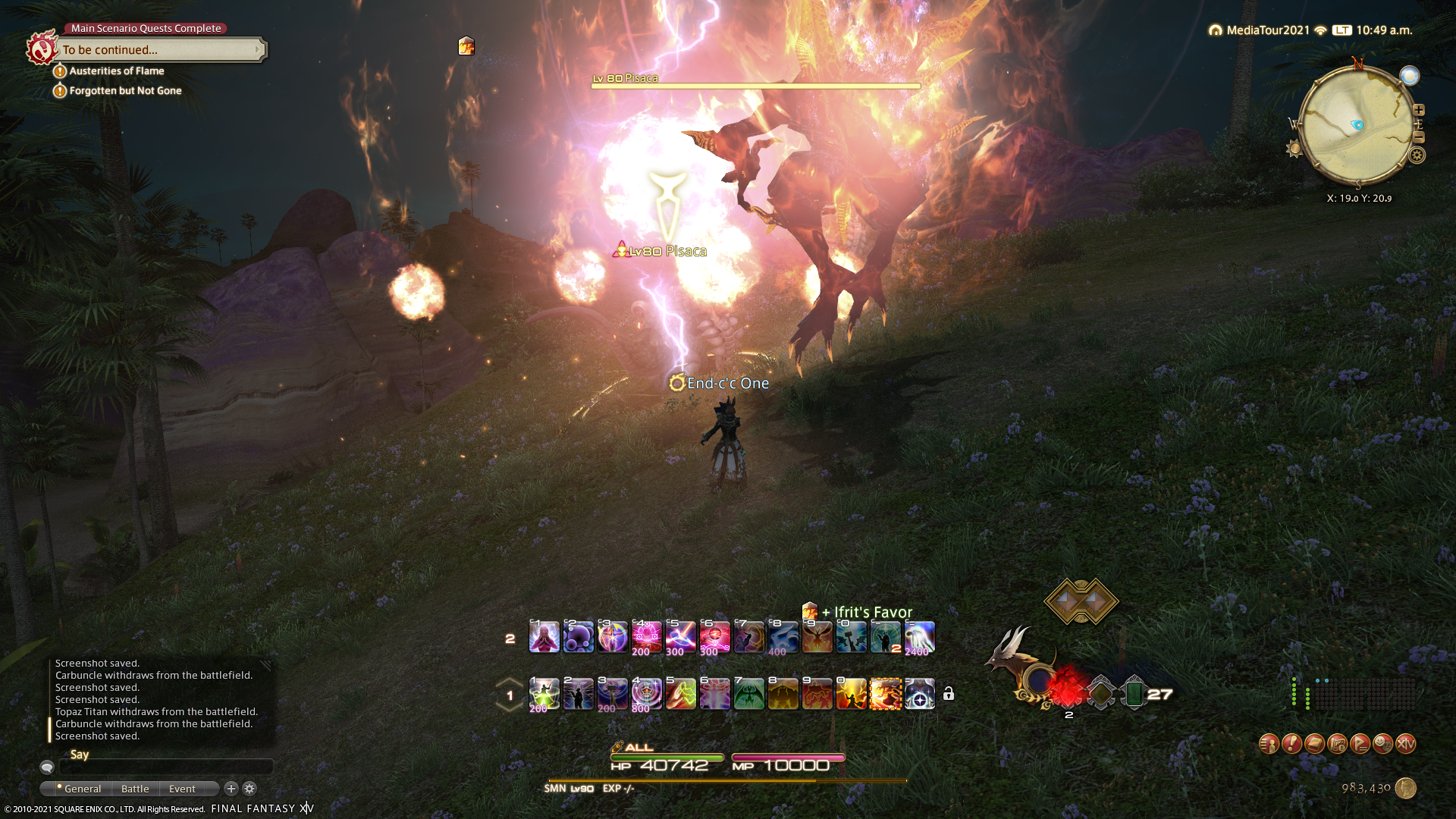Screen dimensions: 1456x819
Task: Open the Social smiley-faces menu icon
Action: point(1382,744)
